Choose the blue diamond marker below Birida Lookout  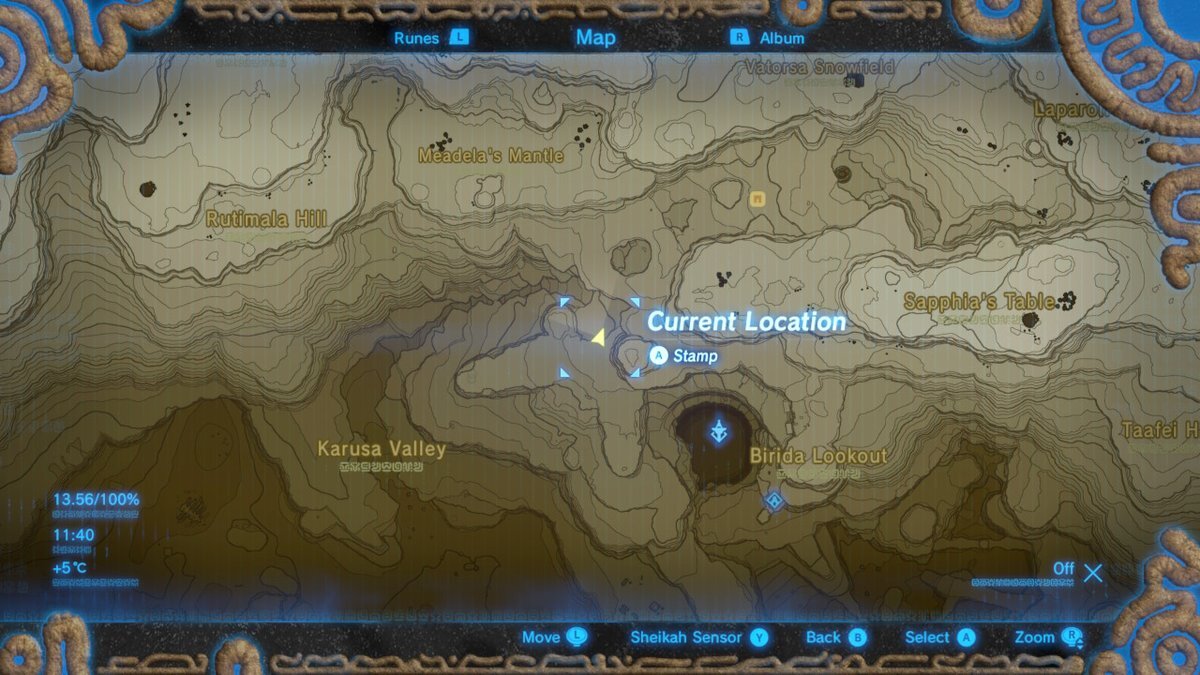773,500
